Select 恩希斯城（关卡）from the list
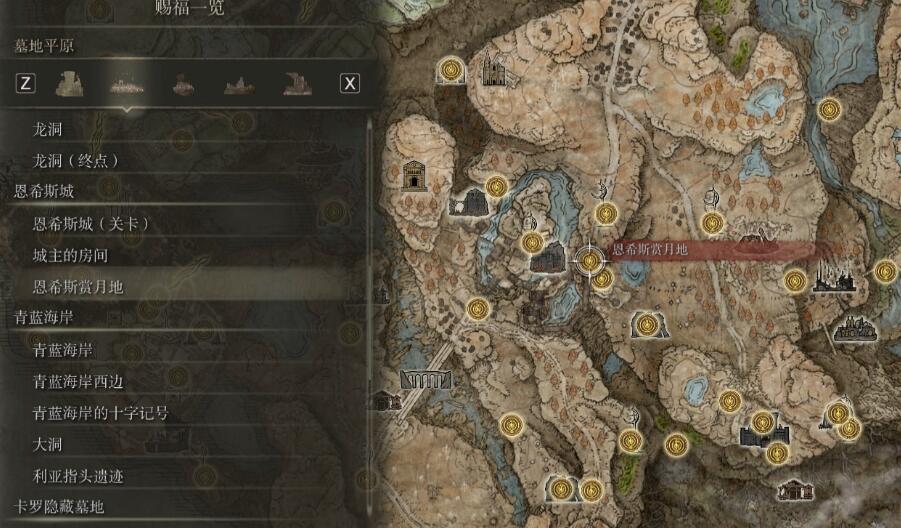The width and height of the screenshot is (901, 528). (x=91, y=223)
